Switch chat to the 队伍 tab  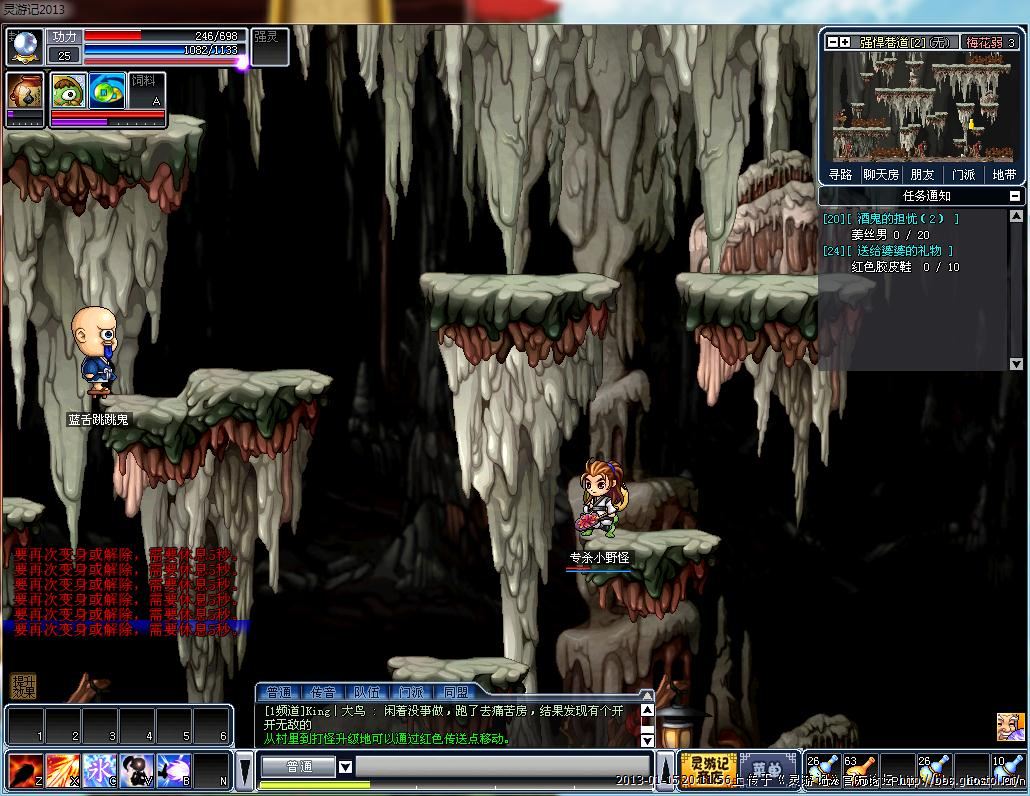point(367,692)
